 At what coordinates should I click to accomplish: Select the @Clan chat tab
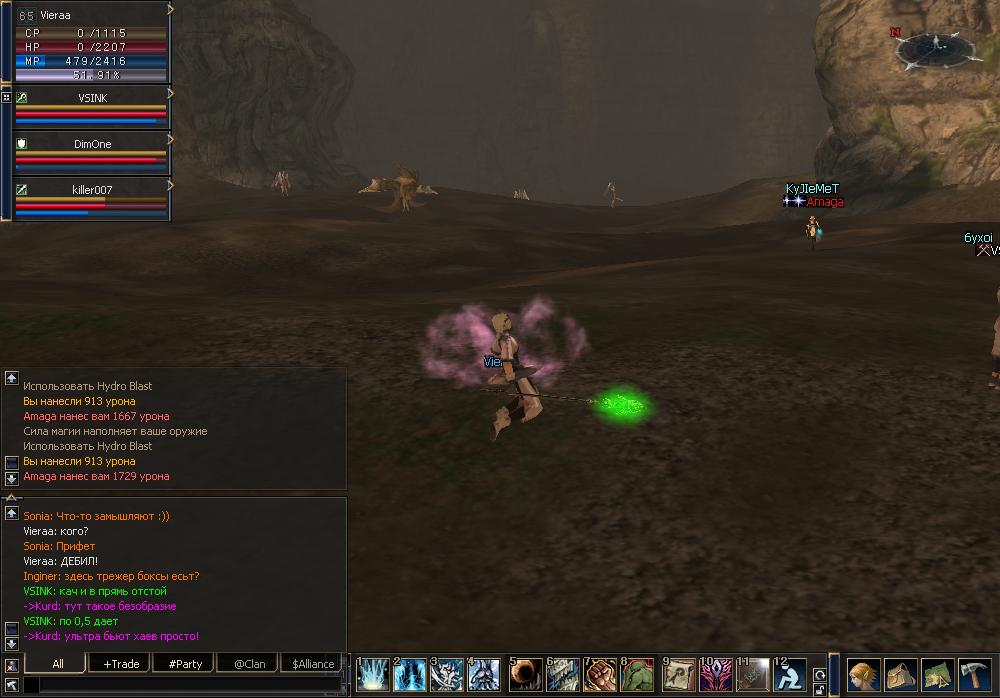click(249, 664)
